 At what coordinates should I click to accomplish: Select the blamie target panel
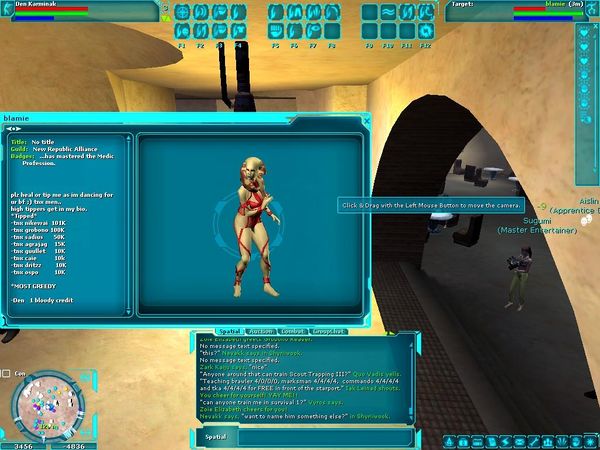point(510,11)
